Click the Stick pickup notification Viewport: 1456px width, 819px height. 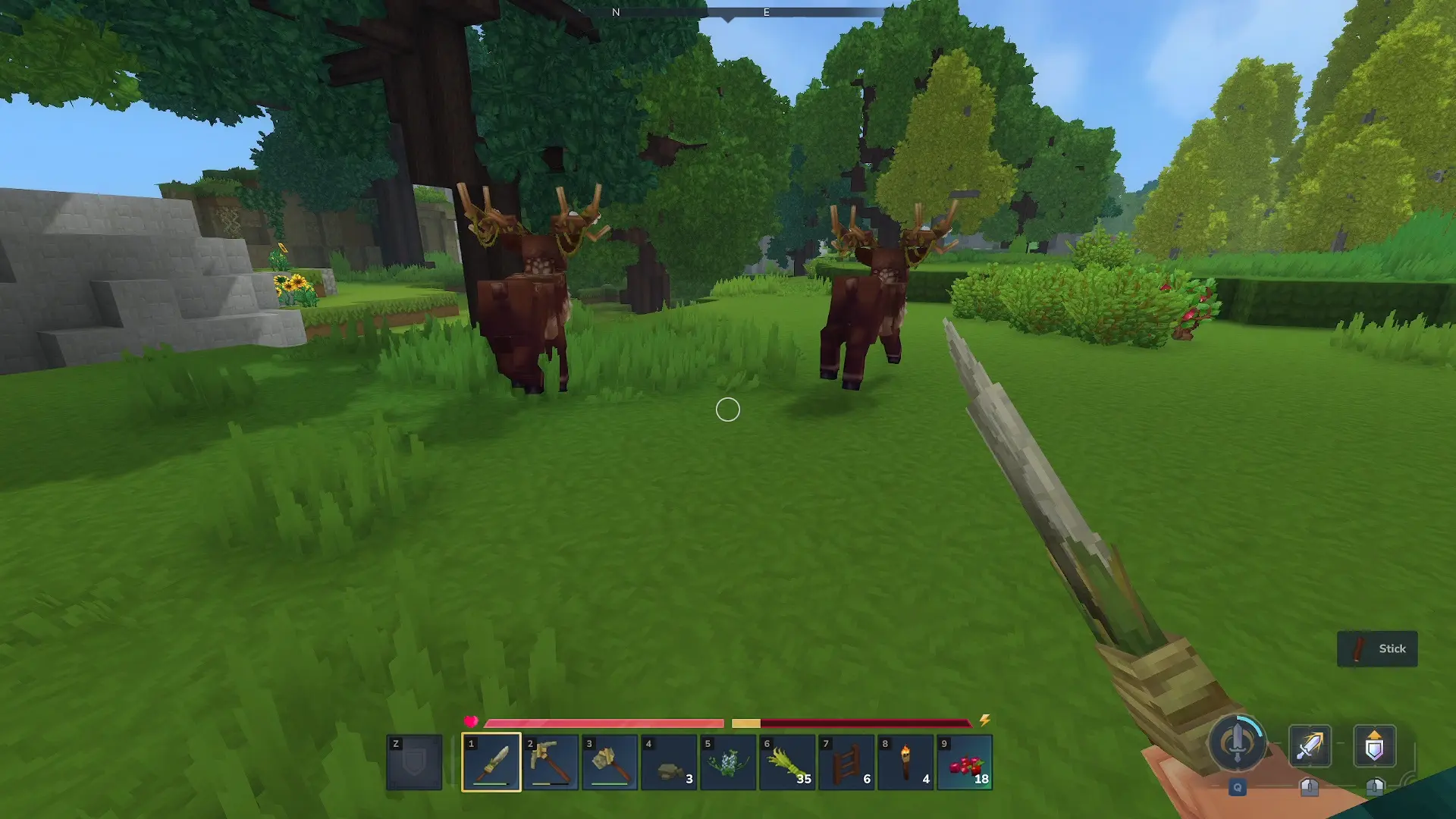(1377, 649)
